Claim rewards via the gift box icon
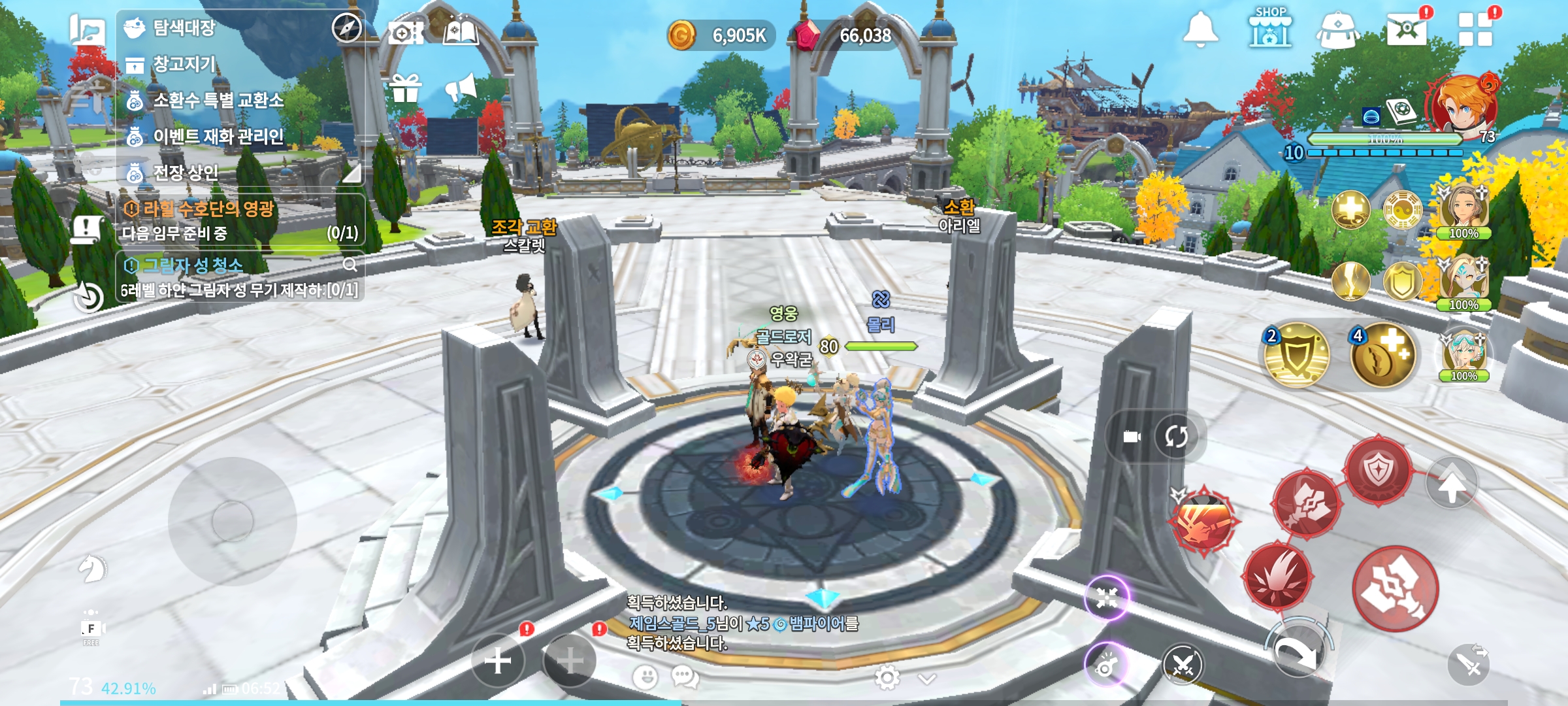This screenshot has height=706, width=1568. coord(405,88)
